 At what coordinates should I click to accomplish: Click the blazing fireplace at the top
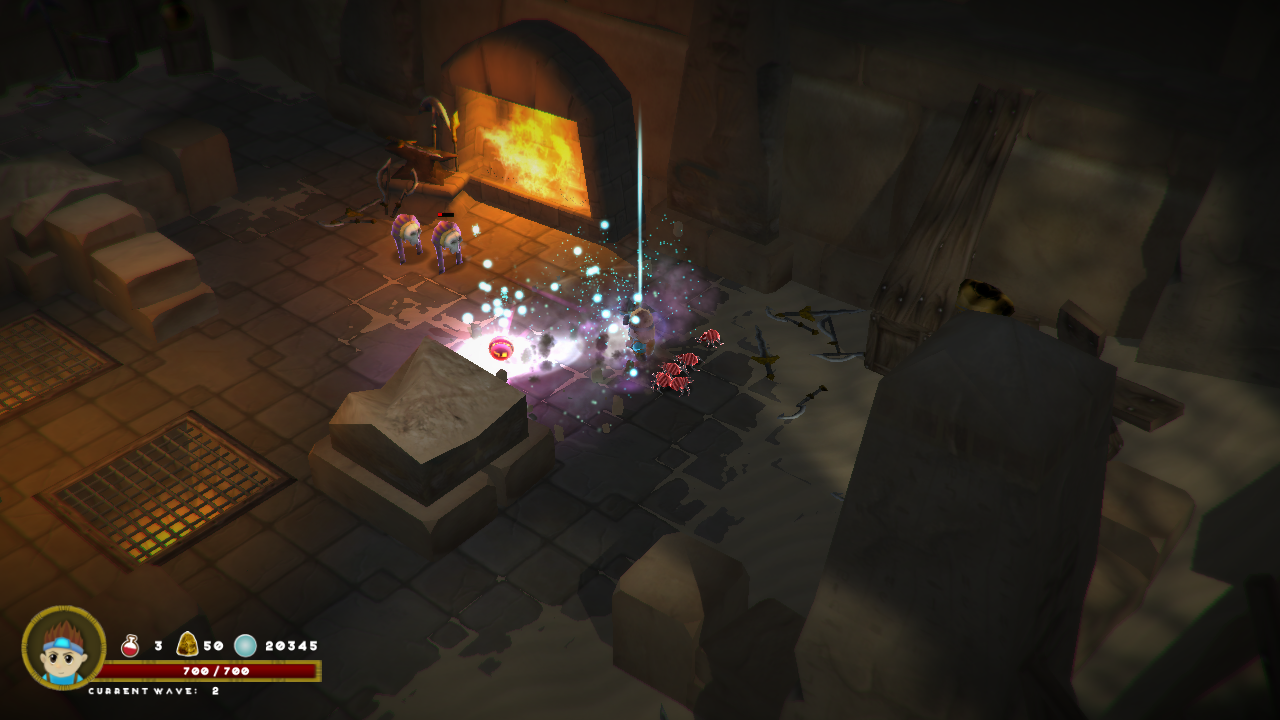tap(530, 150)
